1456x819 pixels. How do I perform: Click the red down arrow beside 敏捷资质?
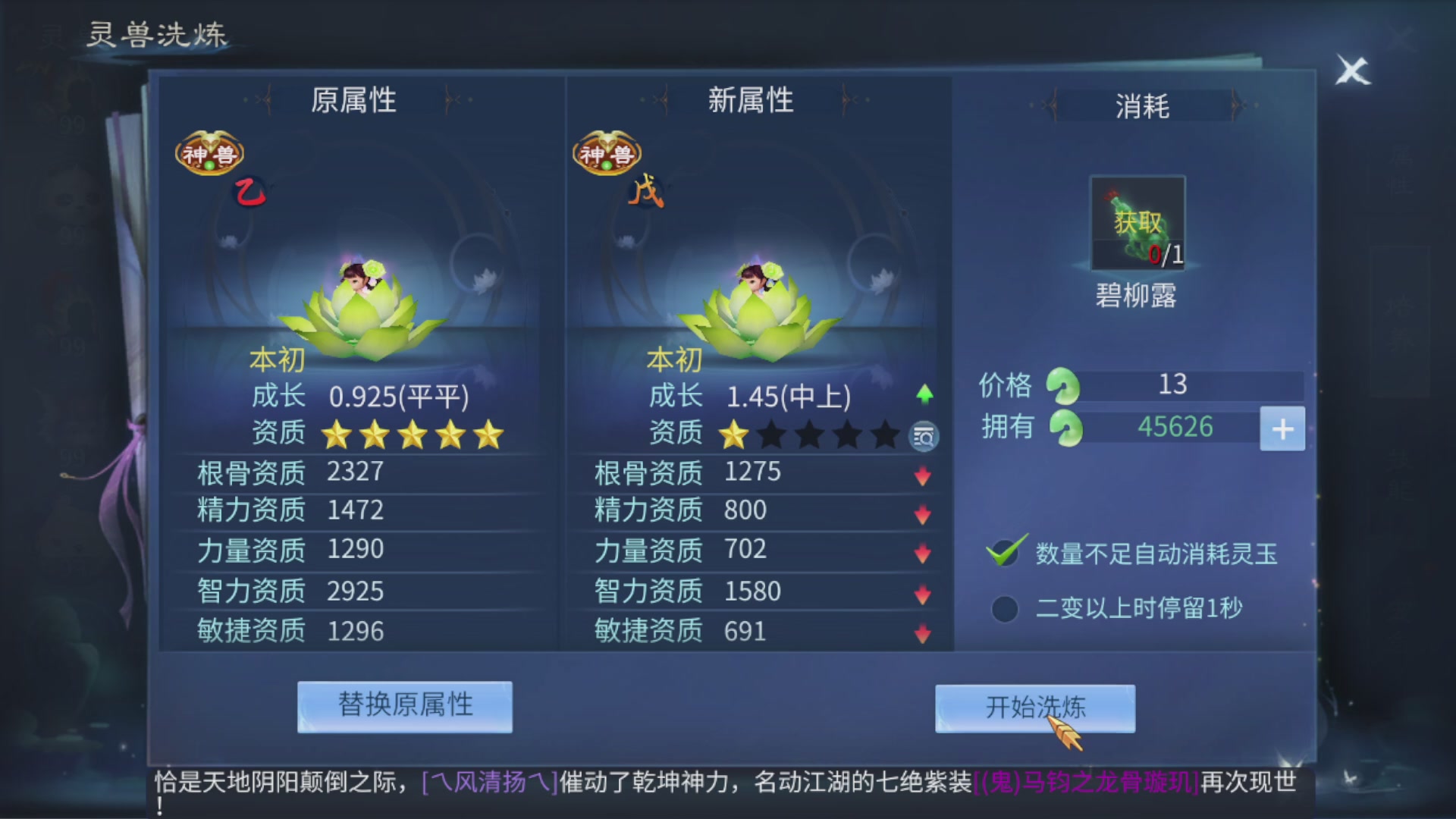click(x=922, y=630)
